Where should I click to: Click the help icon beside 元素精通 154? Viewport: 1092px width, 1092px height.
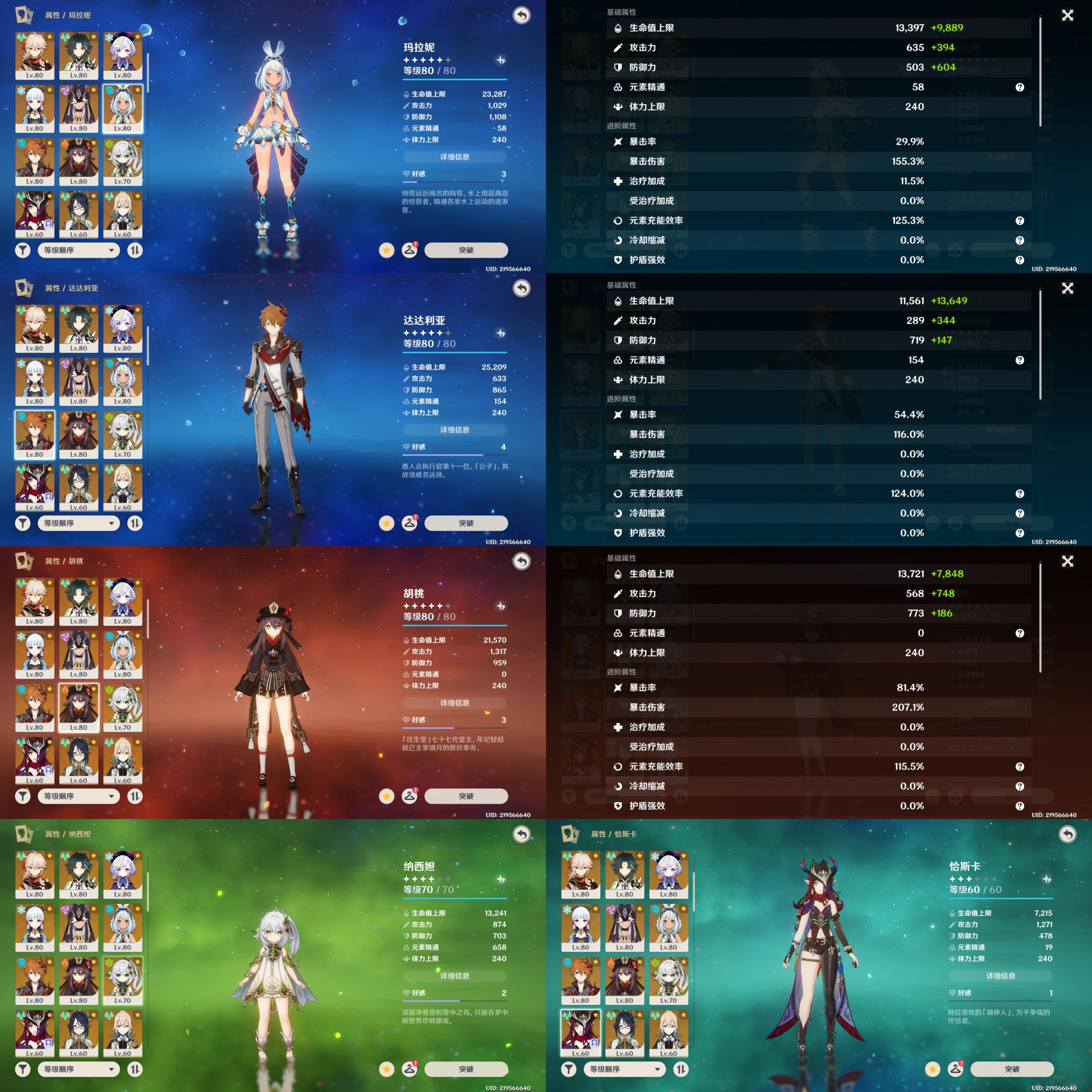pyautogui.click(x=1019, y=360)
